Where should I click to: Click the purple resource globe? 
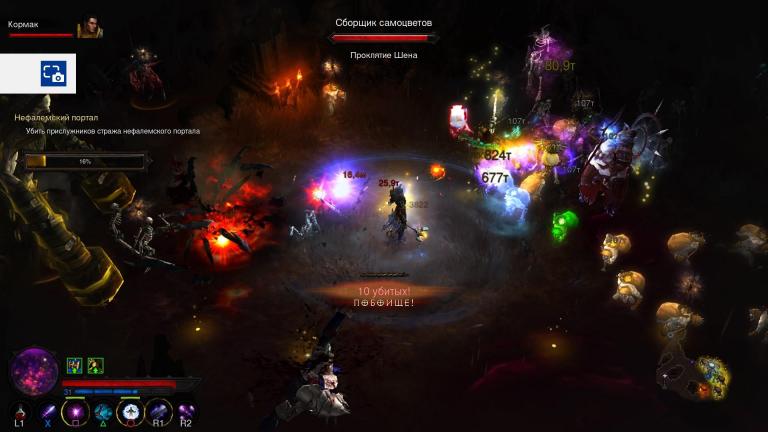34,371
